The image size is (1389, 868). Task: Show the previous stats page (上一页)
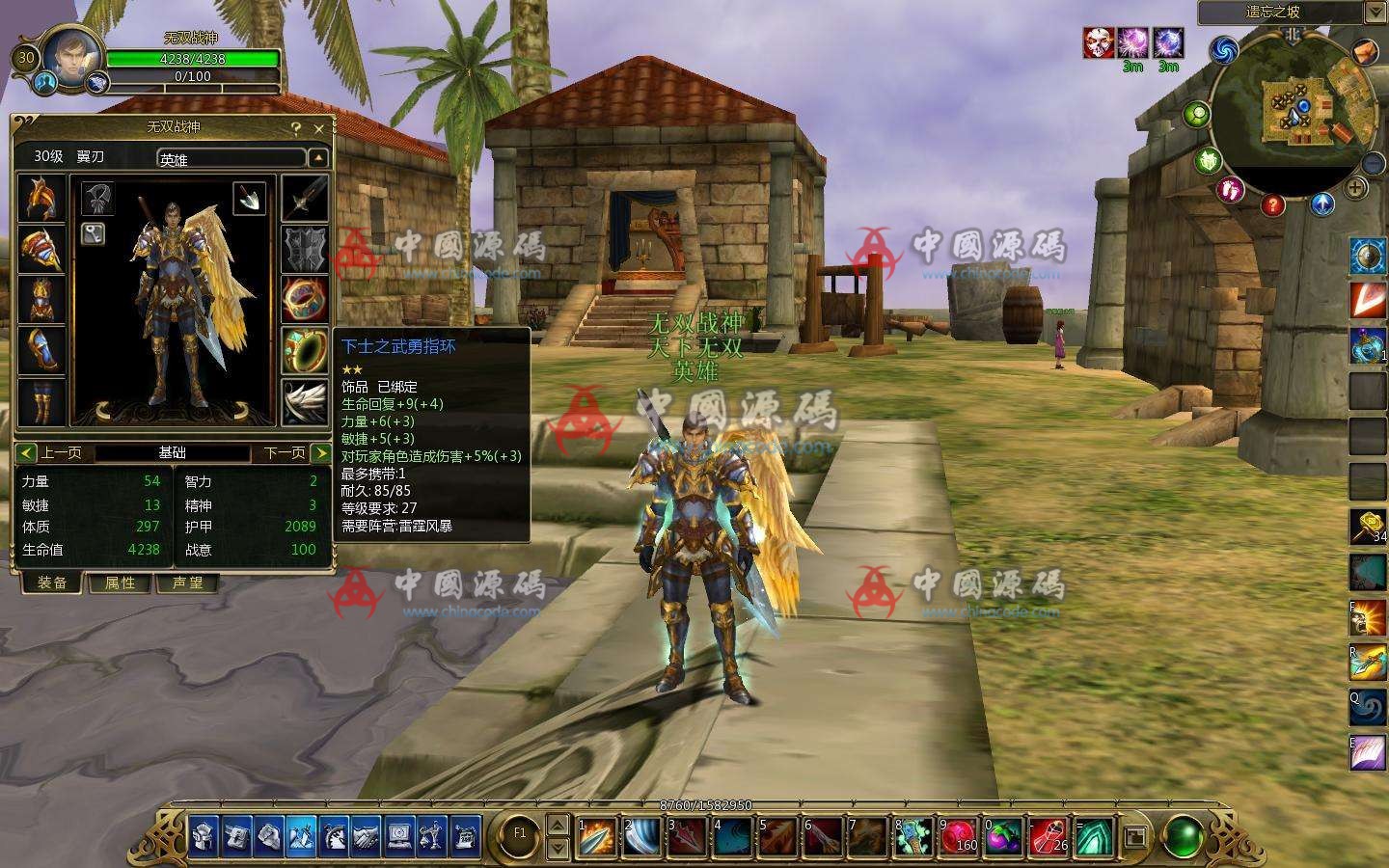(54, 452)
